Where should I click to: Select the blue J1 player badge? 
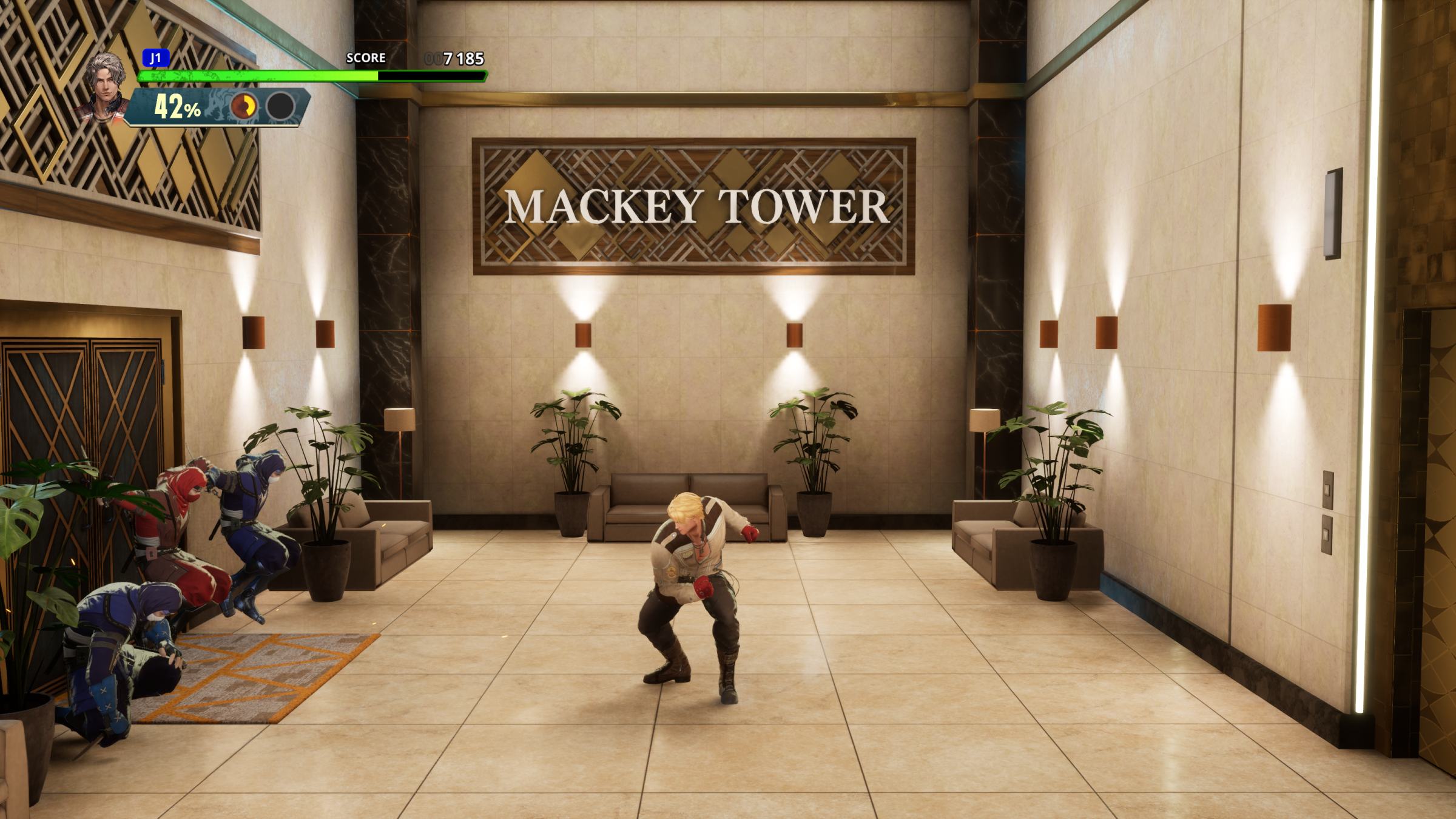click(155, 58)
